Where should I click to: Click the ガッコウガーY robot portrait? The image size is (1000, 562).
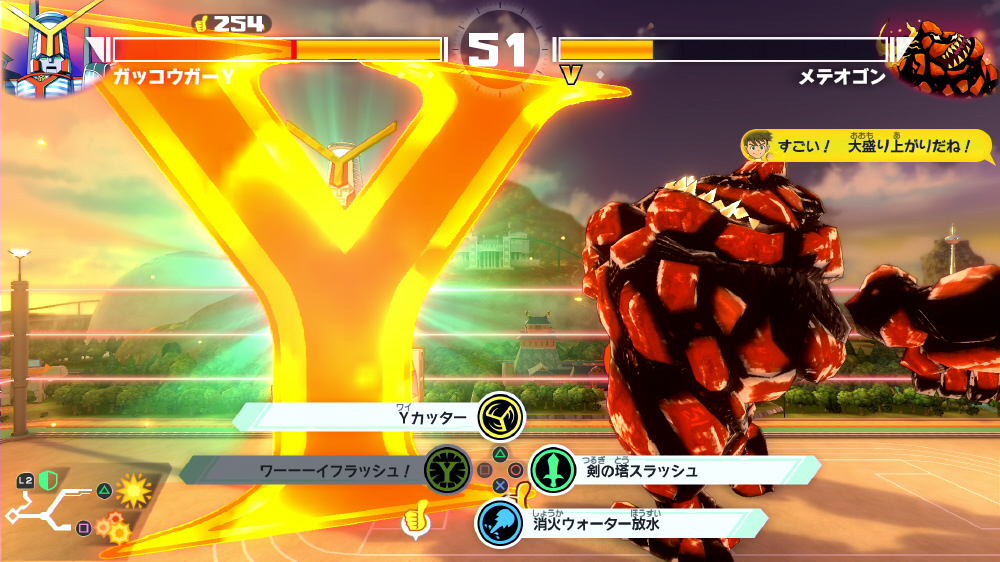pyautogui.click(x=44, y=50)
